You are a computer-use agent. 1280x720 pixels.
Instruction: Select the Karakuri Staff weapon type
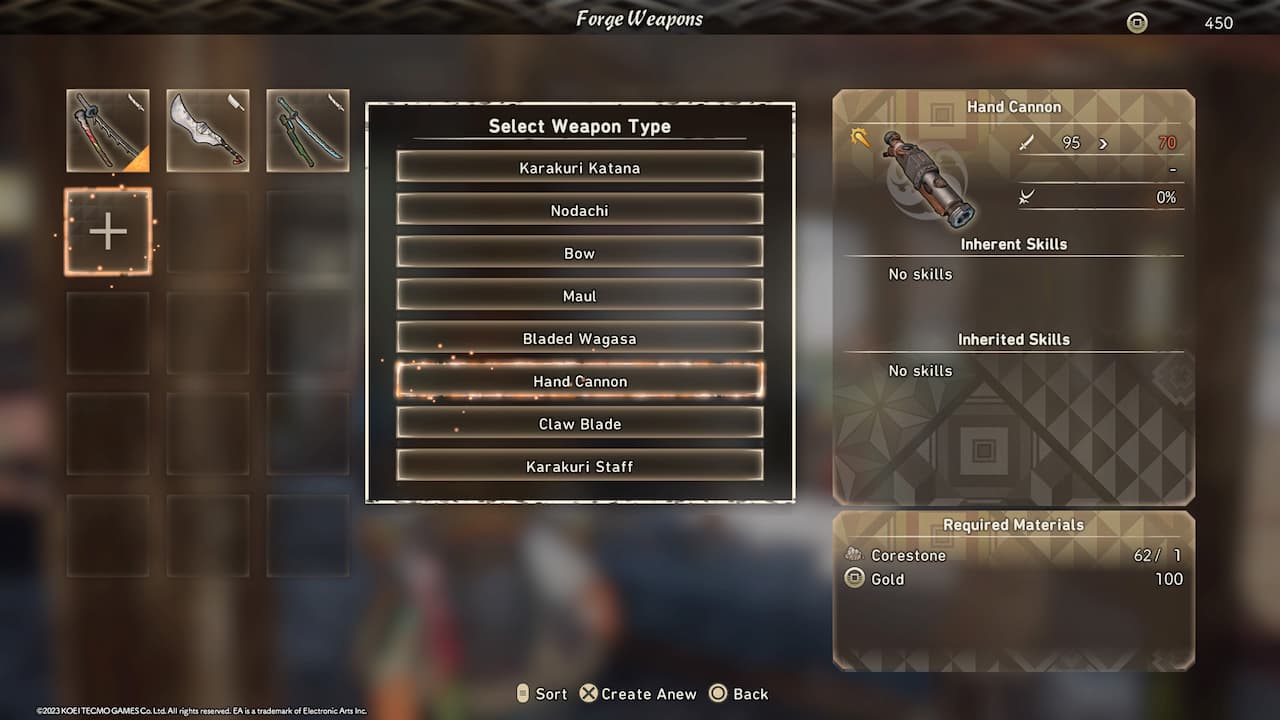click(x=579, y=465)
